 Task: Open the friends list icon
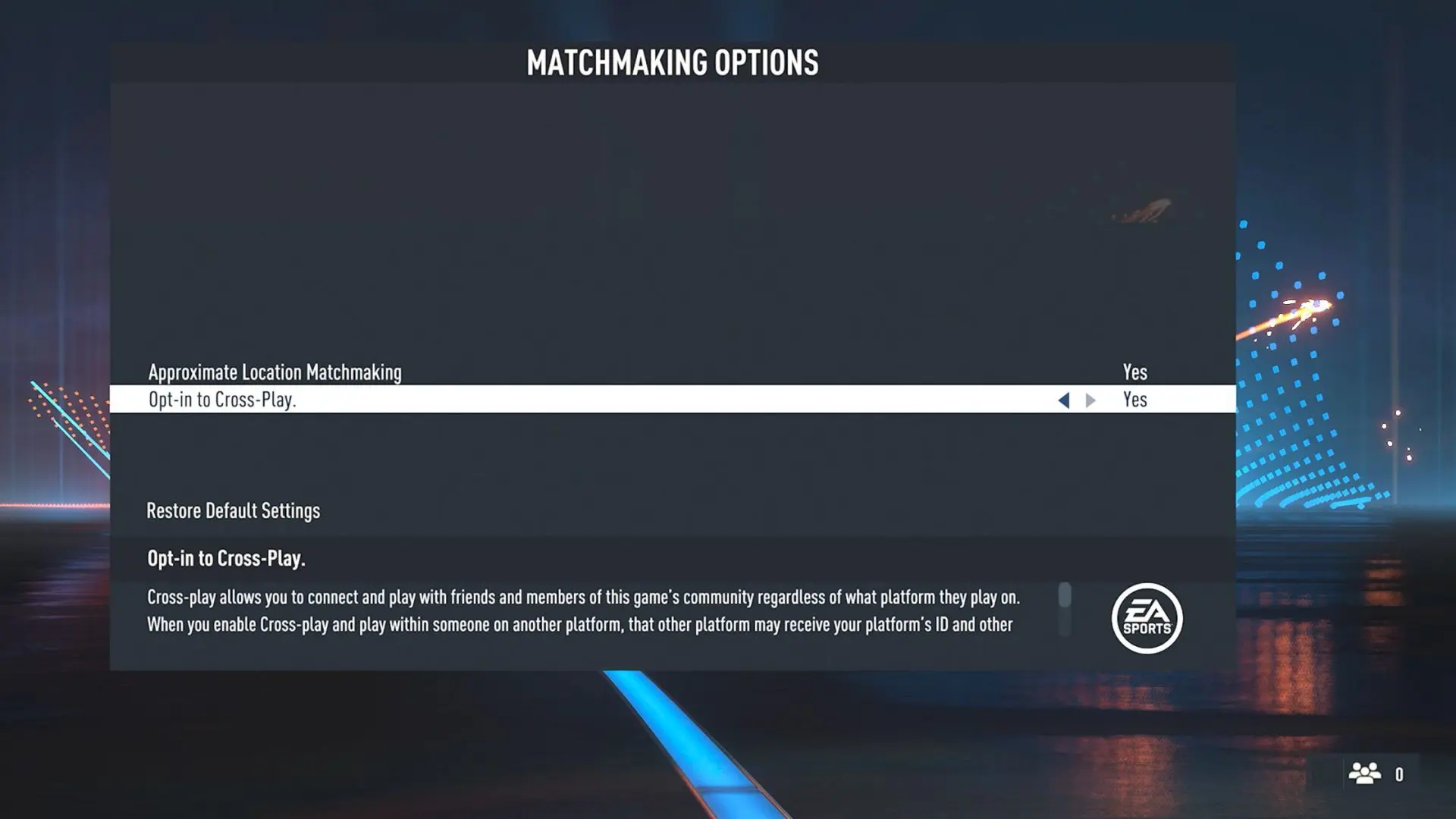[x=1364, y=773]
